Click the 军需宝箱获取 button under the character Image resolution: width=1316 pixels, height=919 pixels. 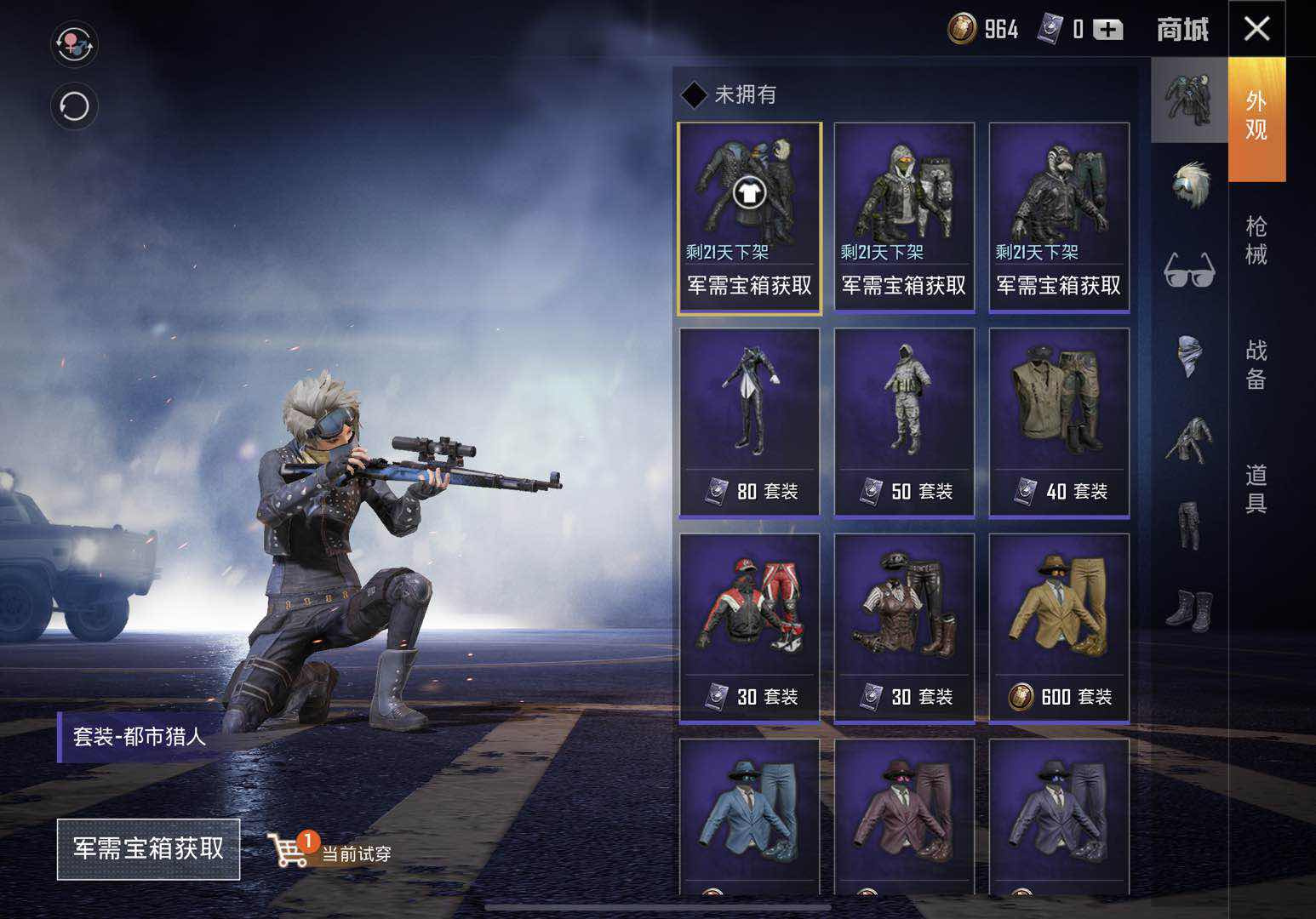(x=148, y=848)
